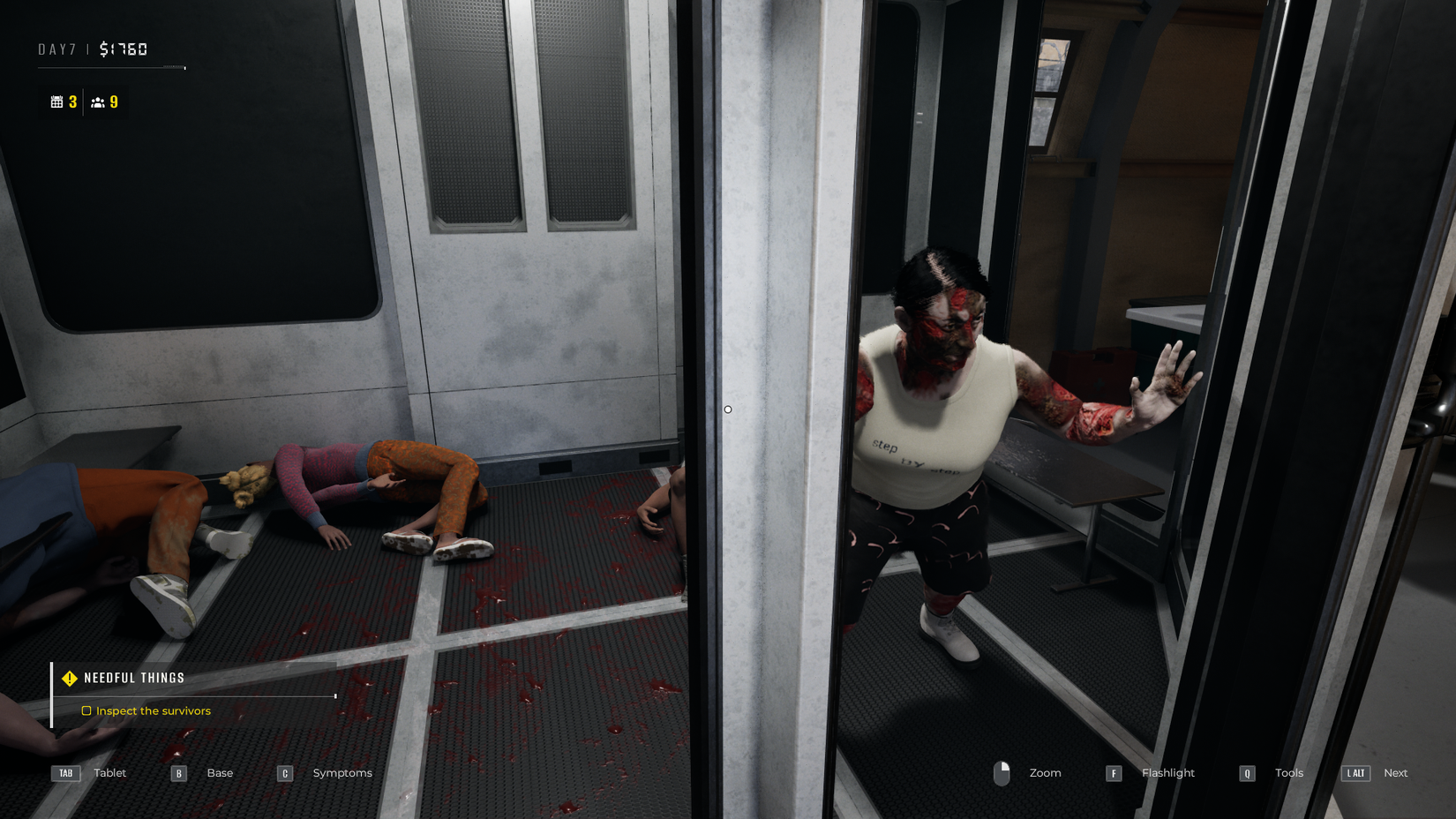This screenshot has height=819, width=1456.
Task: Click the Q key badge for Tools
Action: click(1247, 773)
